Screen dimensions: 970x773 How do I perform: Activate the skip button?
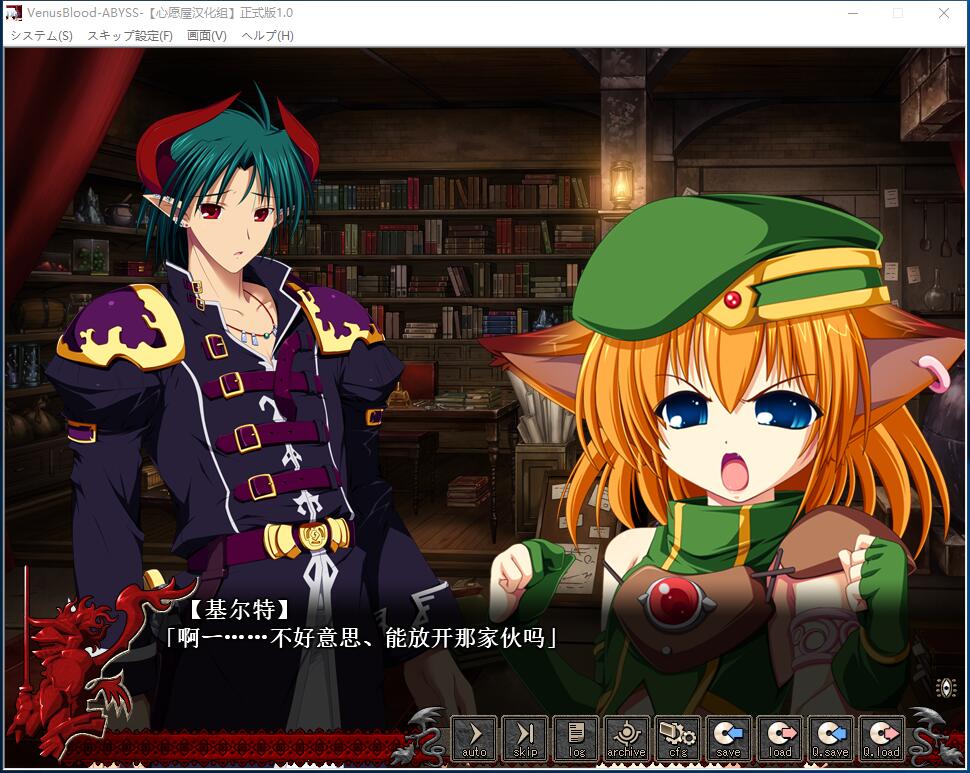(x=525, y=738)
